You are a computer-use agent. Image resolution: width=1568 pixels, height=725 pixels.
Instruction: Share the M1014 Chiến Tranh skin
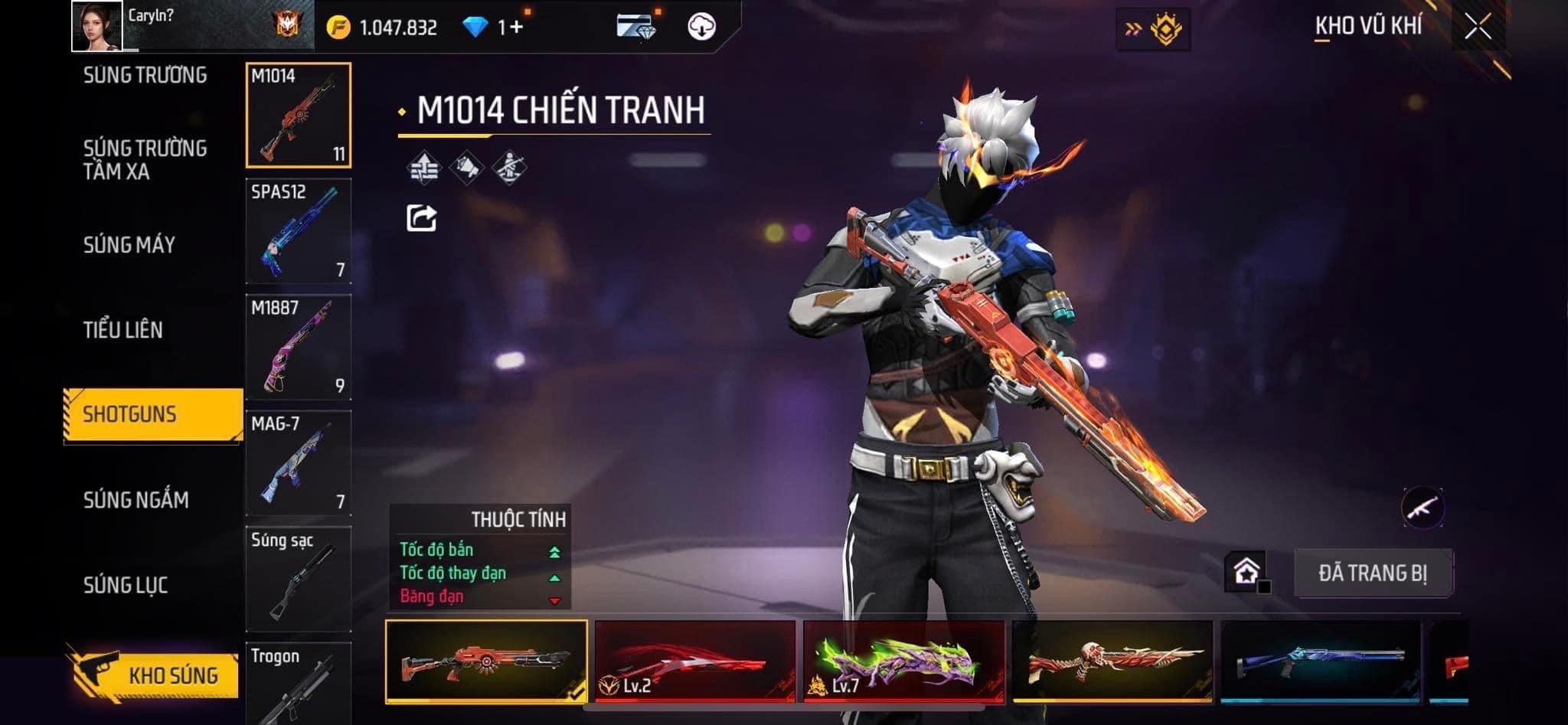(x=421, y=218)
